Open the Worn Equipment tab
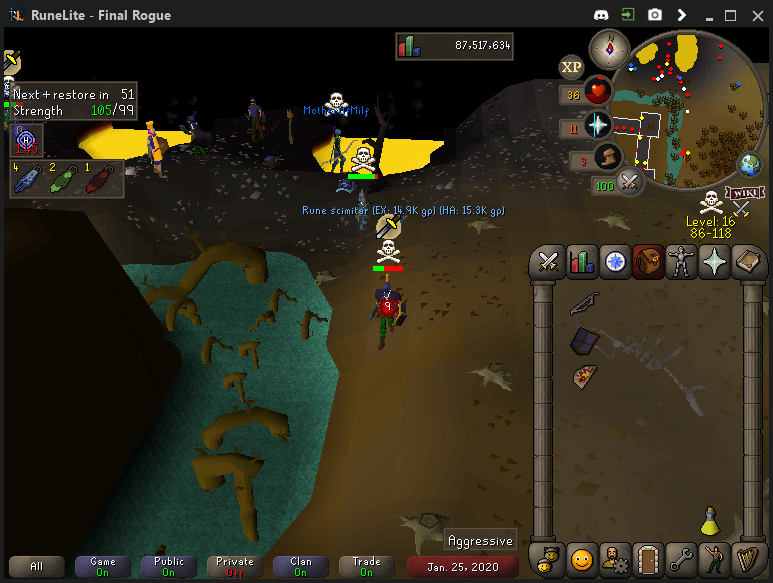This screenshot has width=773, height=583. click(681, 262)
